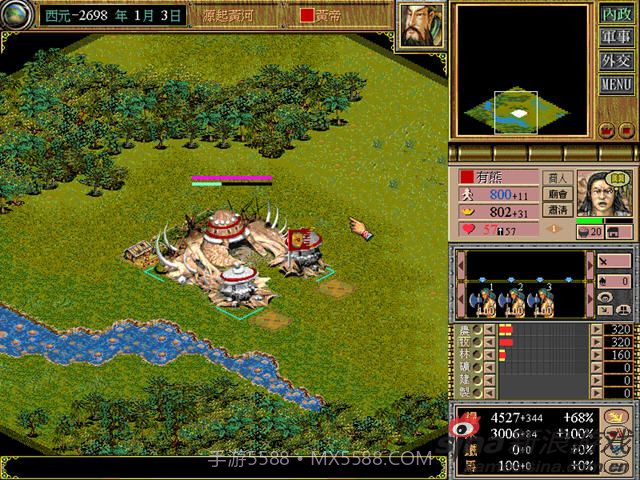Screen dimensions: 640x480
Task: Select the 廟會 temple fair button
Action: [557, 196]
